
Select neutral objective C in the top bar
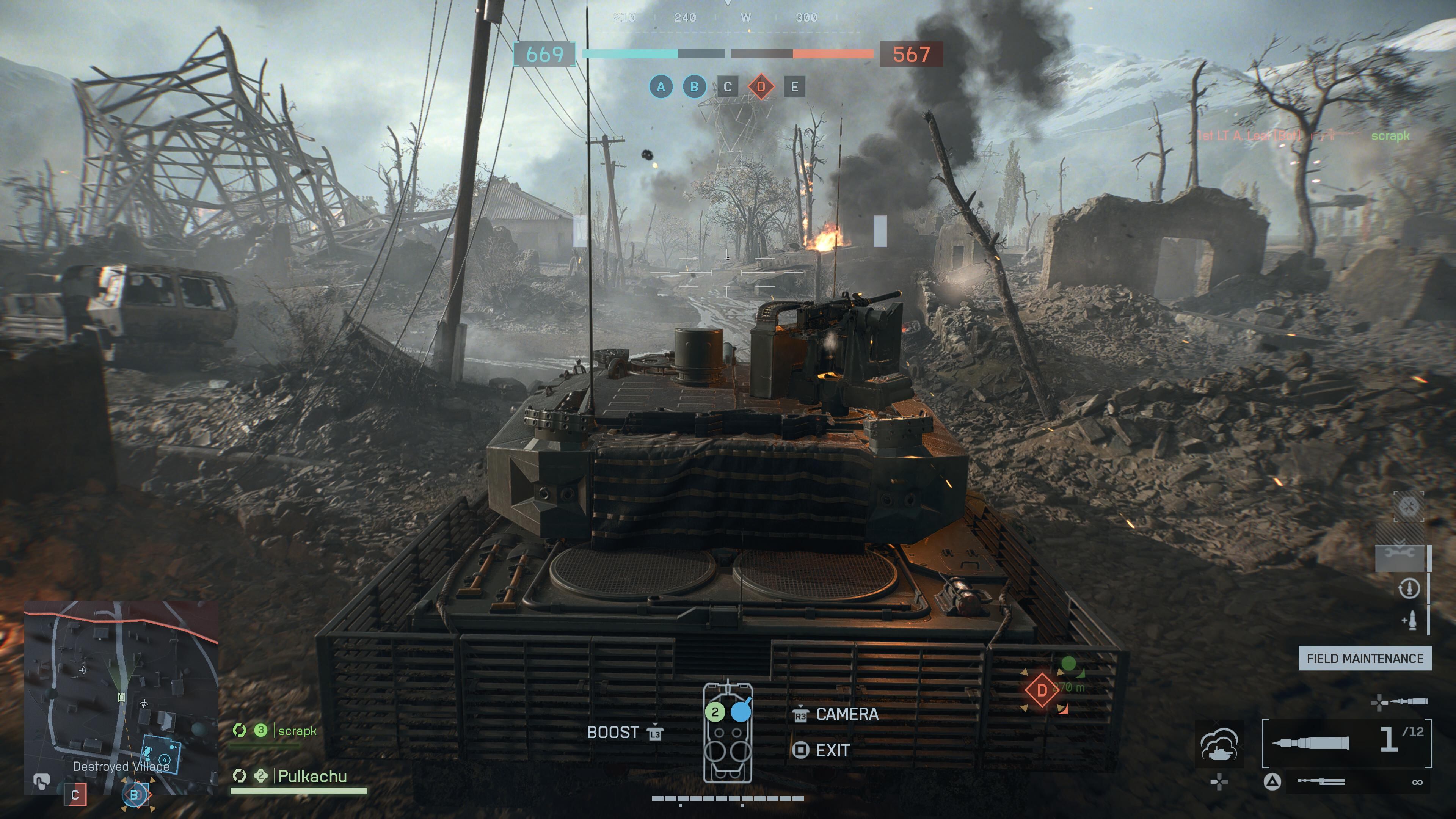[728, 87]
